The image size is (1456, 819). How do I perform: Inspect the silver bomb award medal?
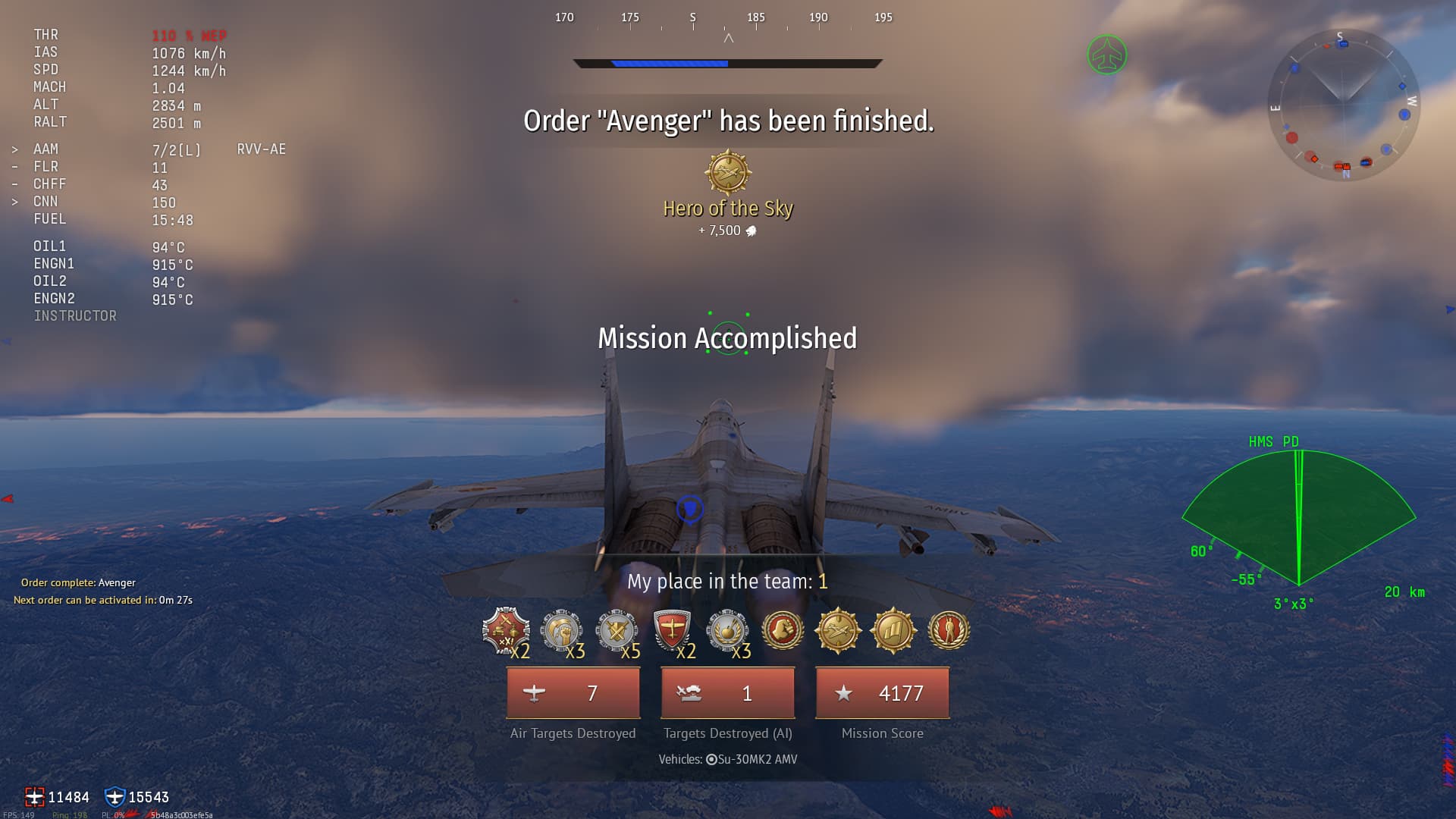[x=726, y=630]
